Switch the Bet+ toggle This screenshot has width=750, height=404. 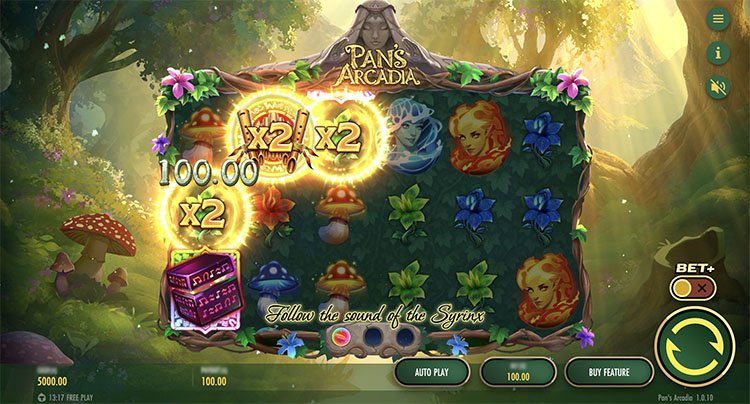(x=692, y=288)
